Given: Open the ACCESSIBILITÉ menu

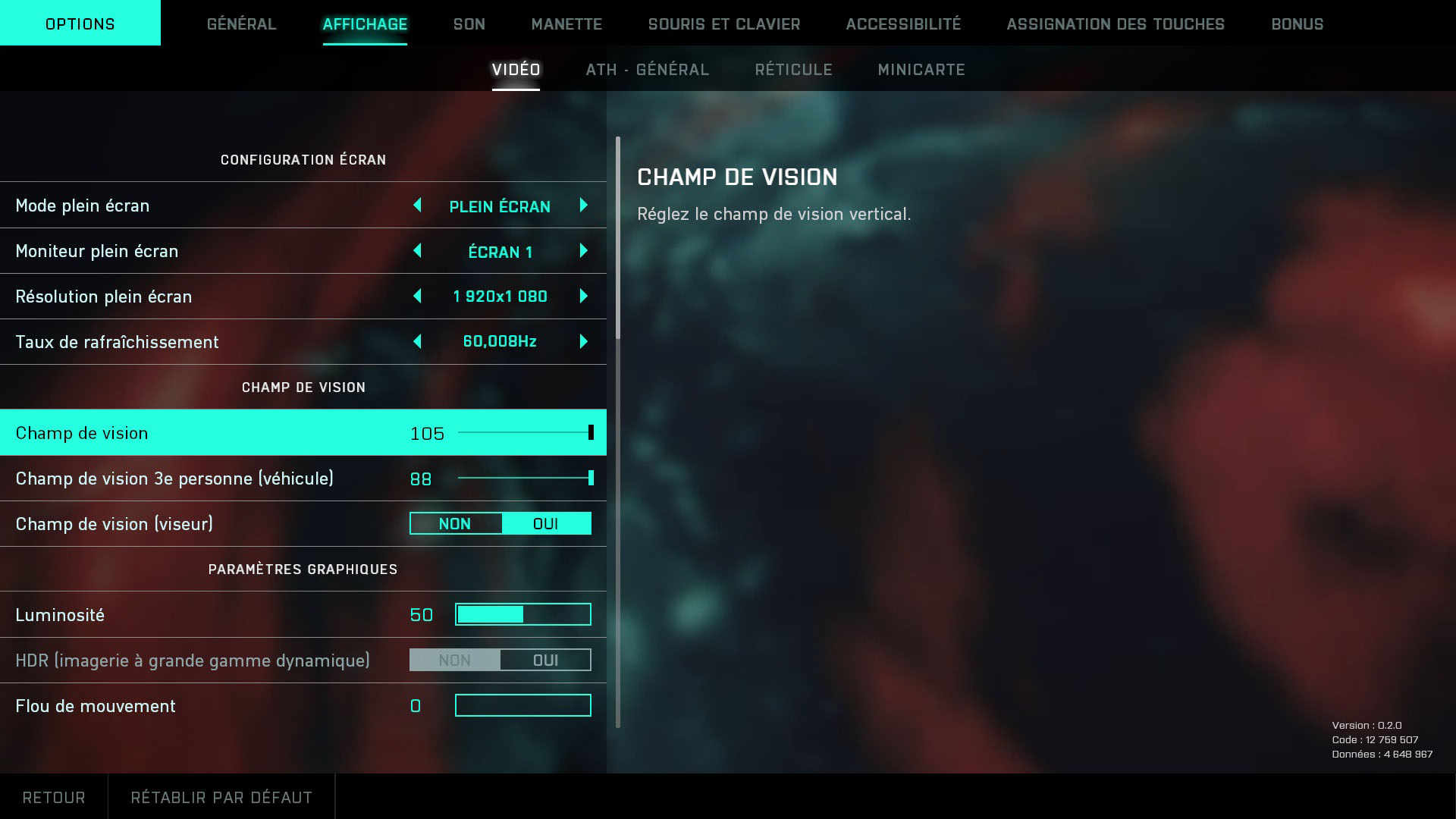Looking at the screenshot, I should pyautogui.click(x=904, y=24).
